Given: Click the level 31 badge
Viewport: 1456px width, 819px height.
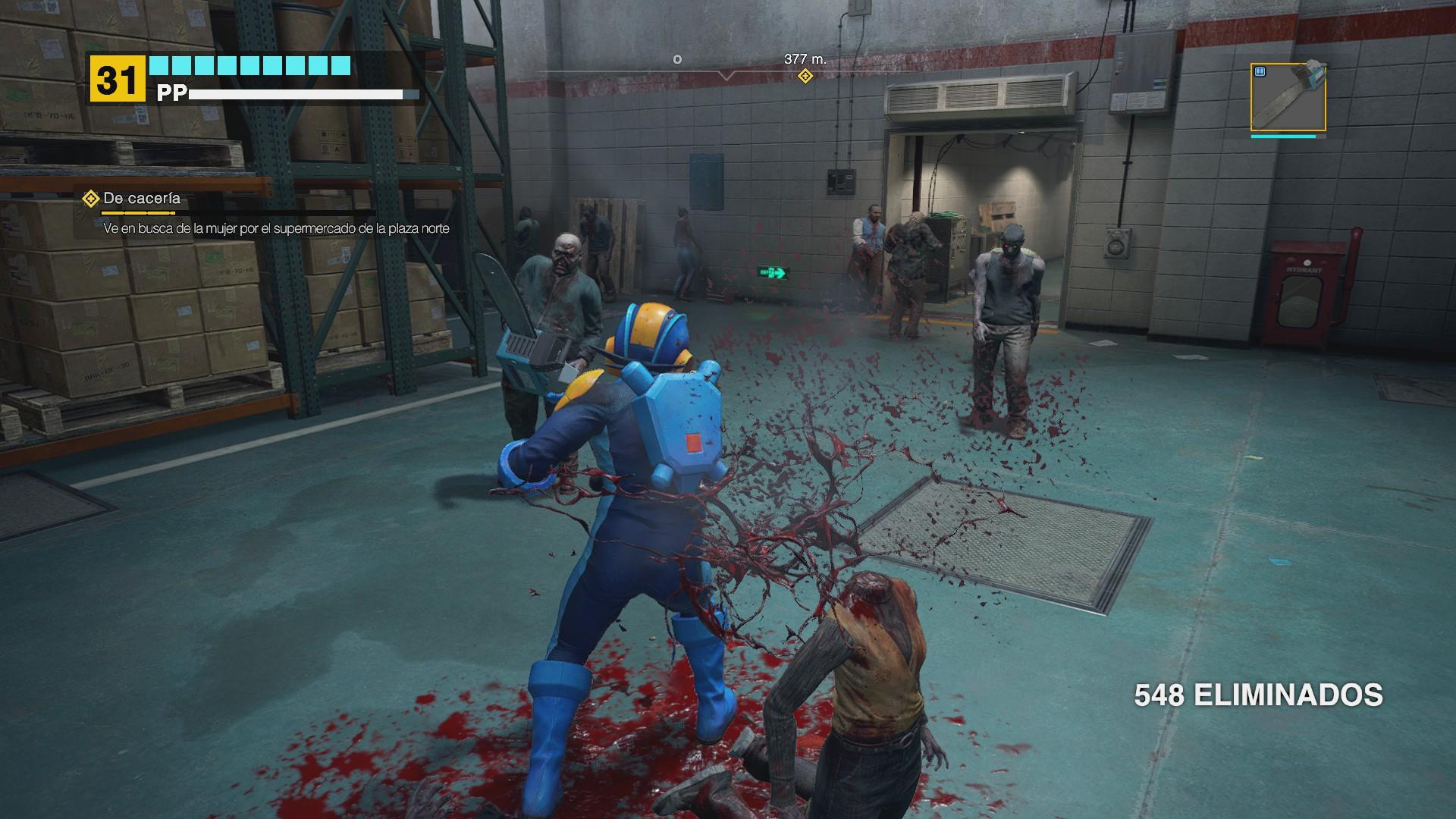Looking at the screenshot, I should [117, 79].
